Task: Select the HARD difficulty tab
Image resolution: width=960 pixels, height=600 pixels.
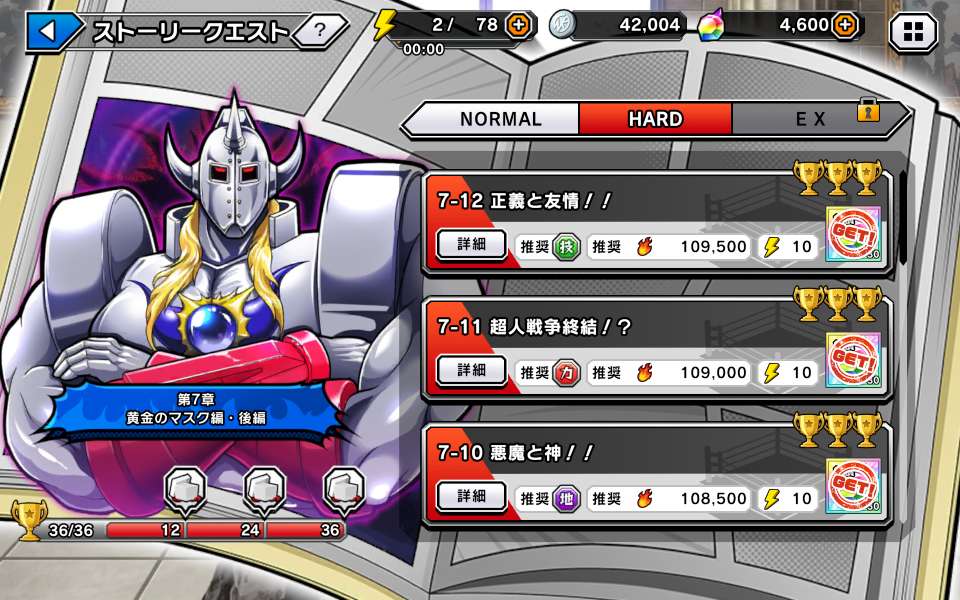Action: [655, 119]
